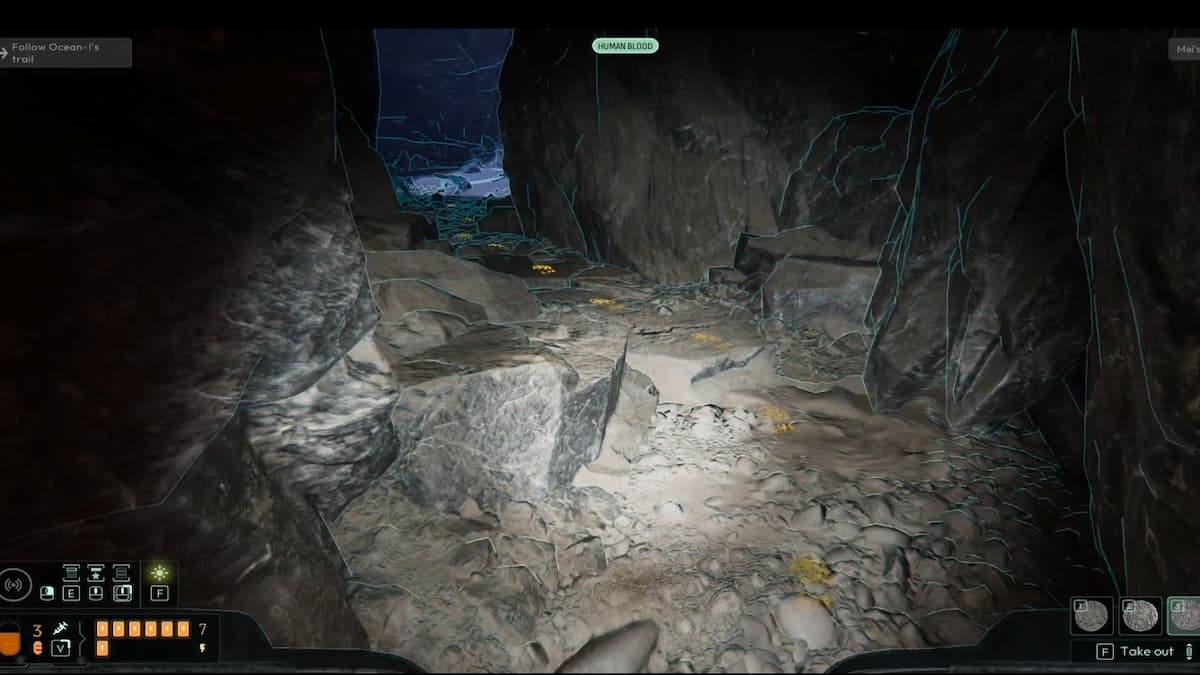
Task: Use the syringe healing item
Action: 59,629
